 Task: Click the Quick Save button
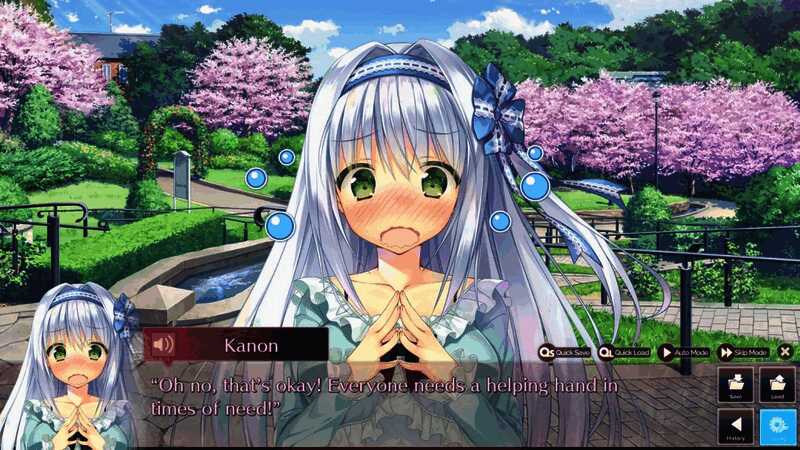(565, 352)
